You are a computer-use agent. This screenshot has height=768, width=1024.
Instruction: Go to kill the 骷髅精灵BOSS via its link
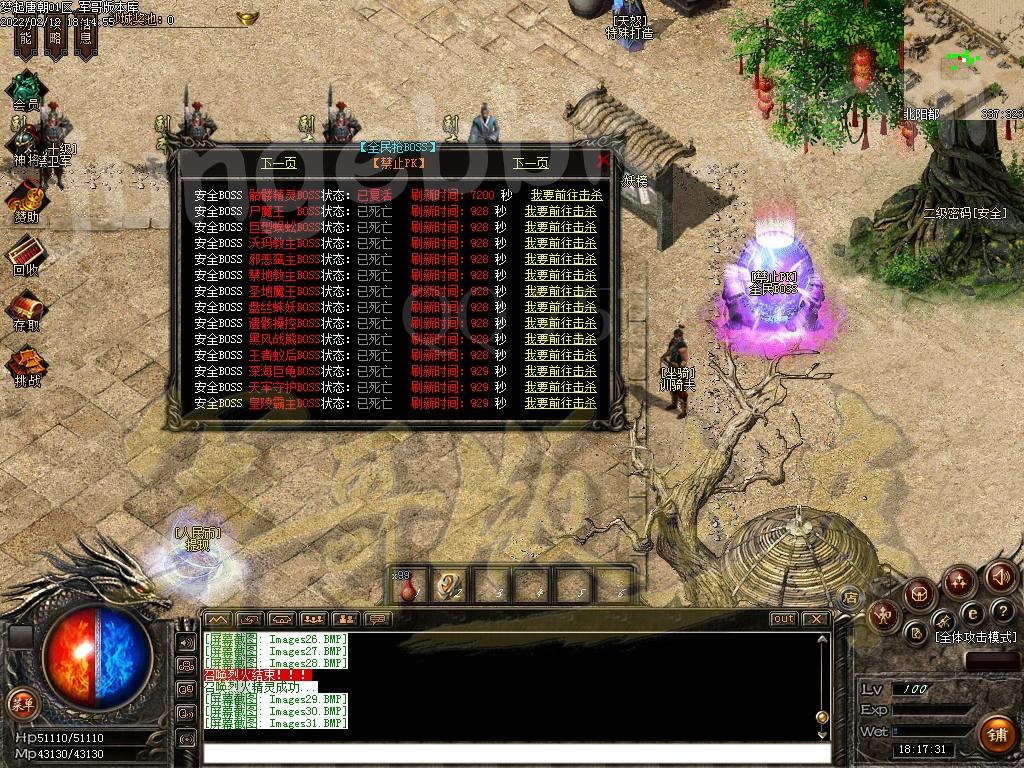coord(566,195)
